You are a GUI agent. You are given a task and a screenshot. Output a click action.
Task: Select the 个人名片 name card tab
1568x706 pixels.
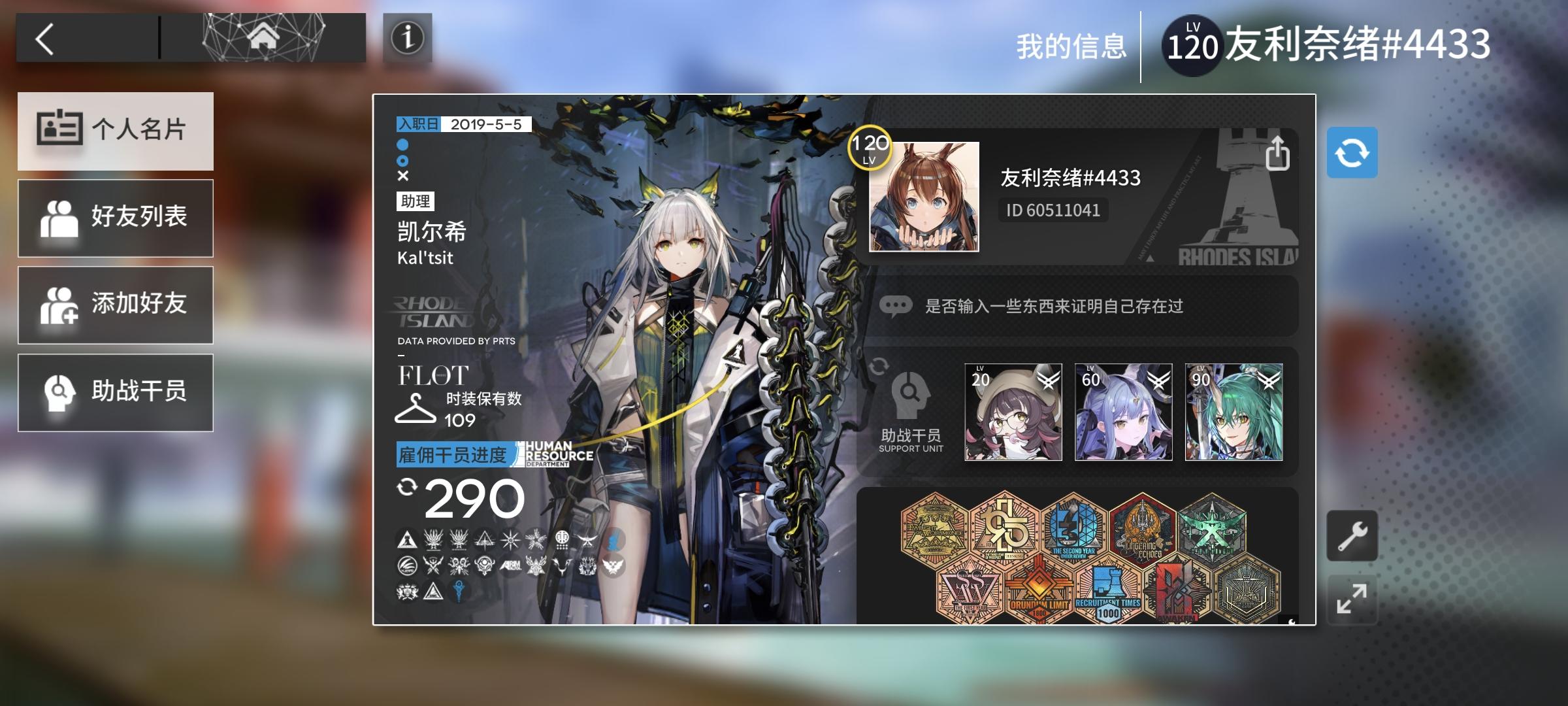[x=116, y=131]
